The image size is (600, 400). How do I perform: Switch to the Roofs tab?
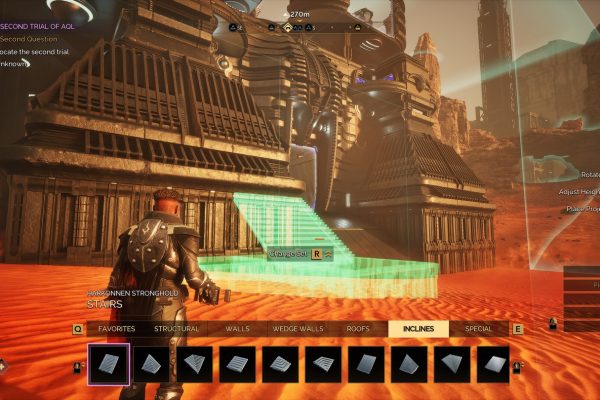point(358,328)
